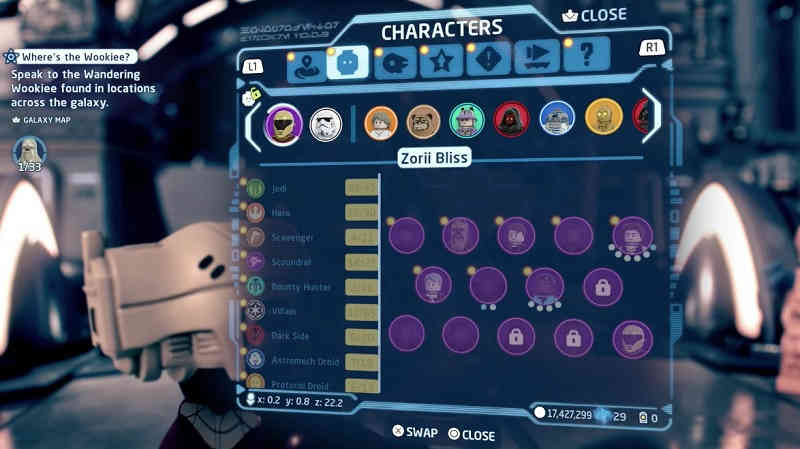Pick the helmeted character in the purple grid
This screenshot has width=800, height=449.
pyautogui.click(x=632, y=338)
